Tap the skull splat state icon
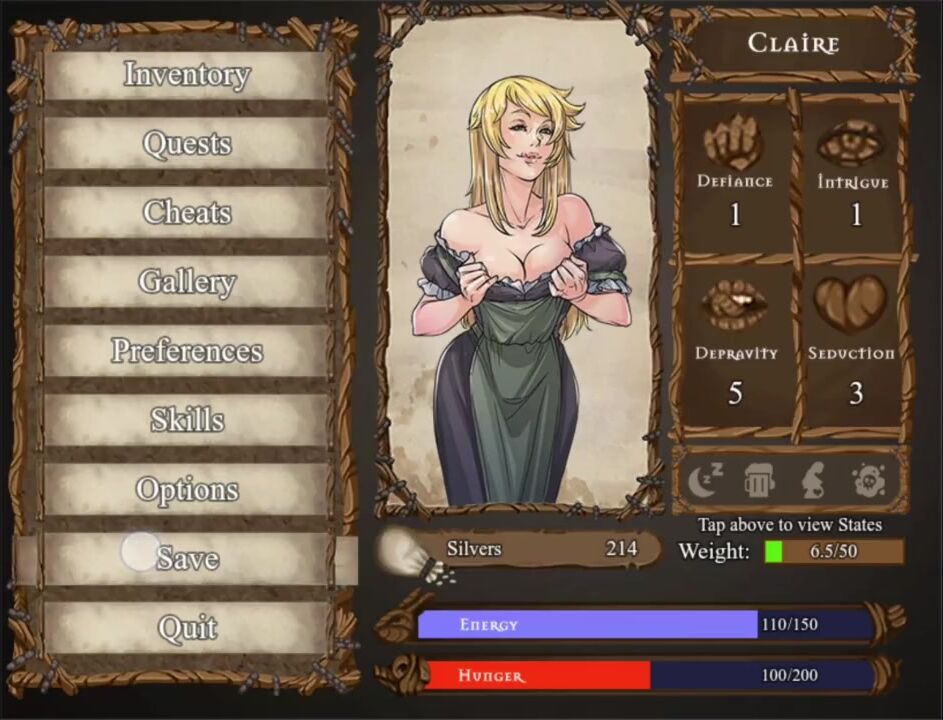This screenshot has width=943, height=720. pyautogui.click(x=869, y=482)
